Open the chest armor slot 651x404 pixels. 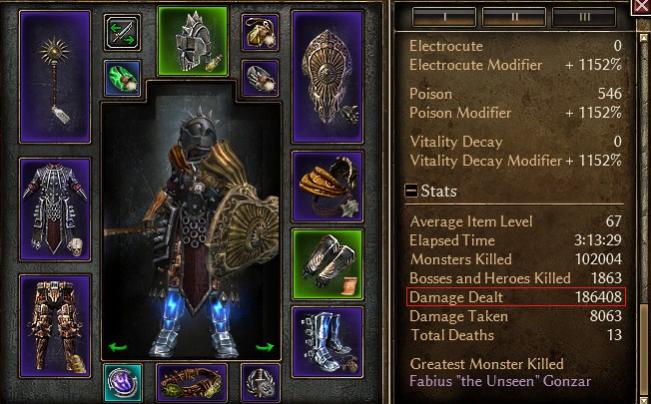pos(55,206)
